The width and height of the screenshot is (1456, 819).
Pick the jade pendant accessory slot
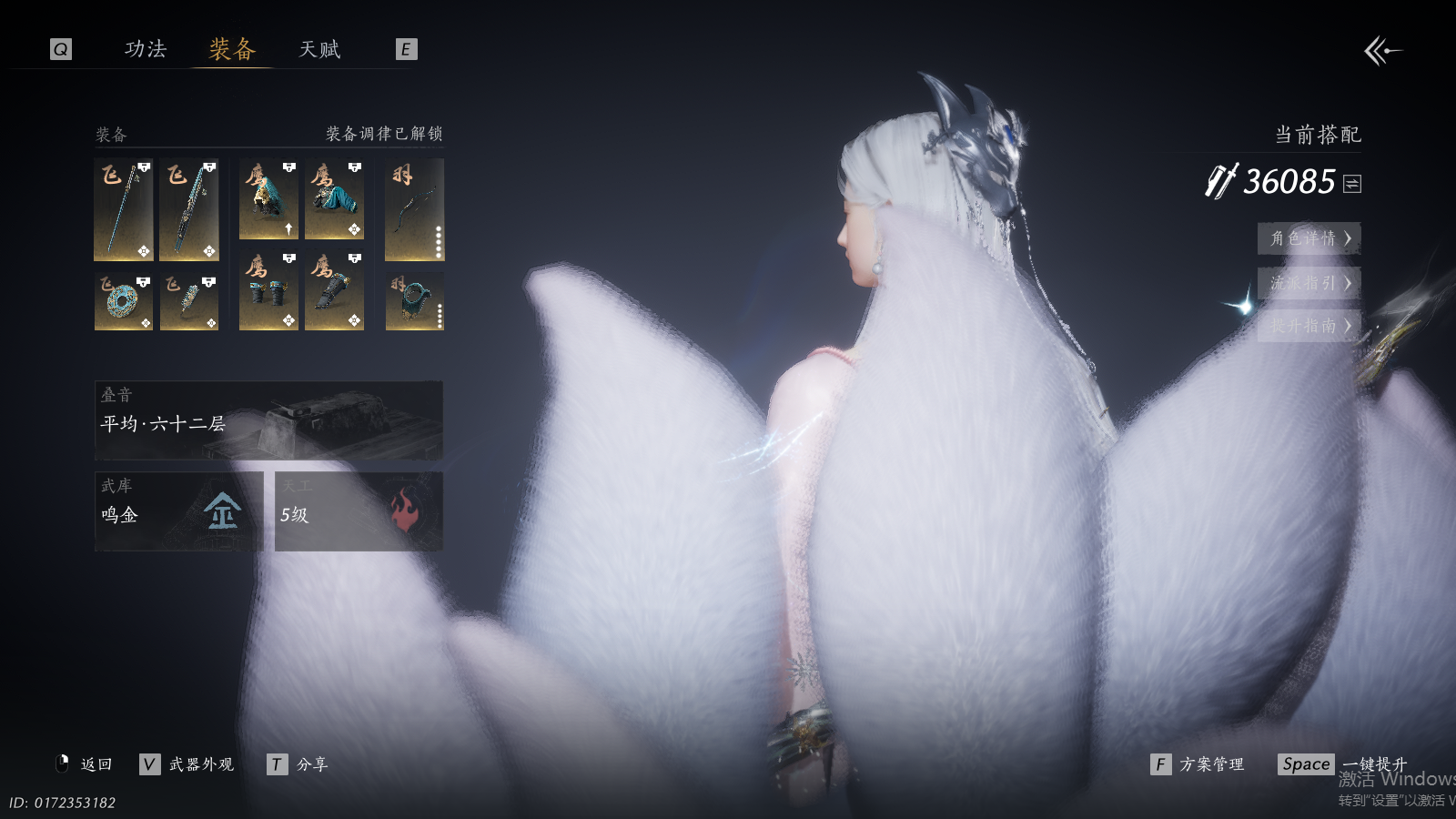click(x=189, y=301)
